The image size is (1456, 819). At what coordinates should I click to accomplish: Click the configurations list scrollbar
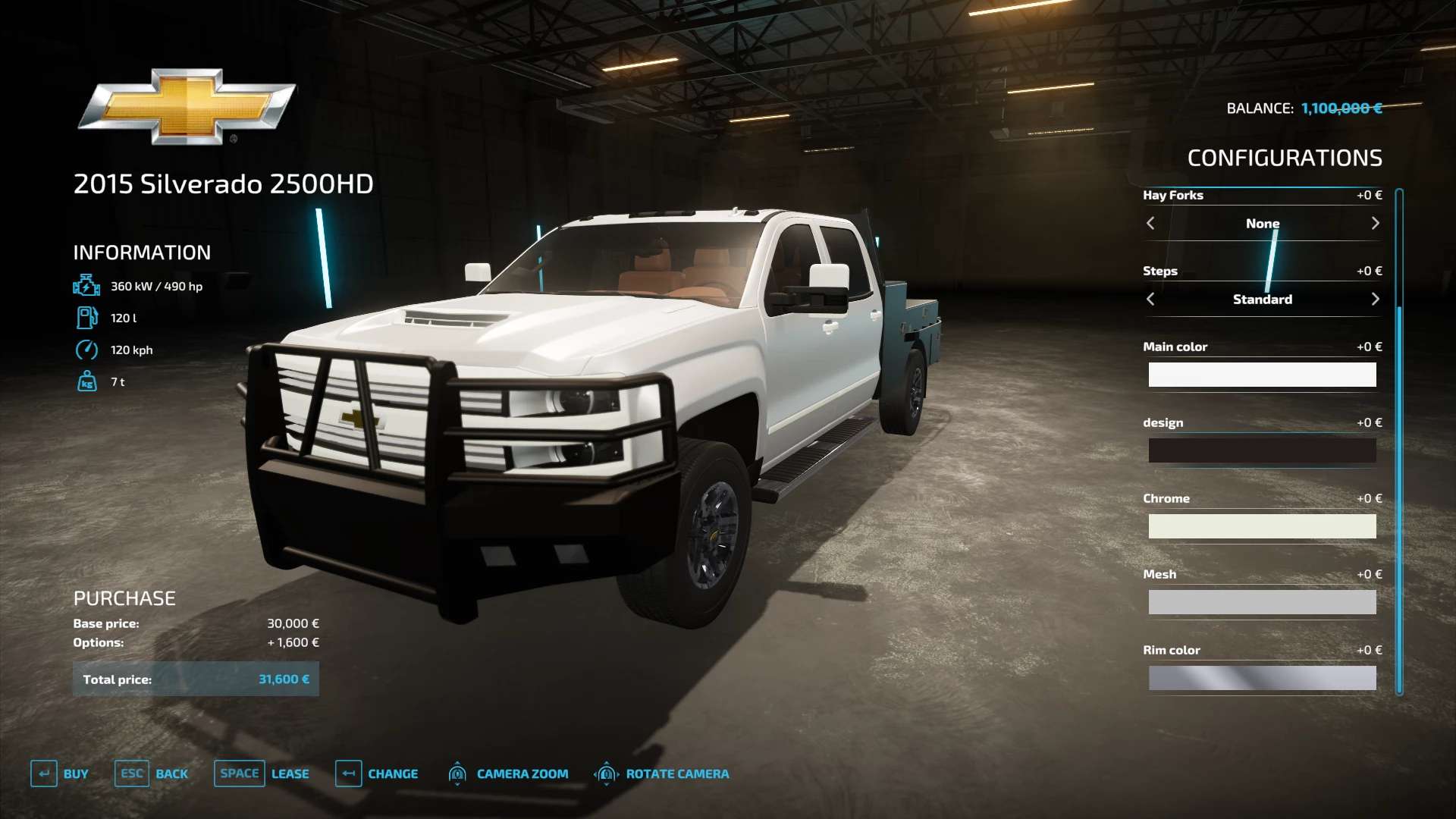(x=1399, y=440)
